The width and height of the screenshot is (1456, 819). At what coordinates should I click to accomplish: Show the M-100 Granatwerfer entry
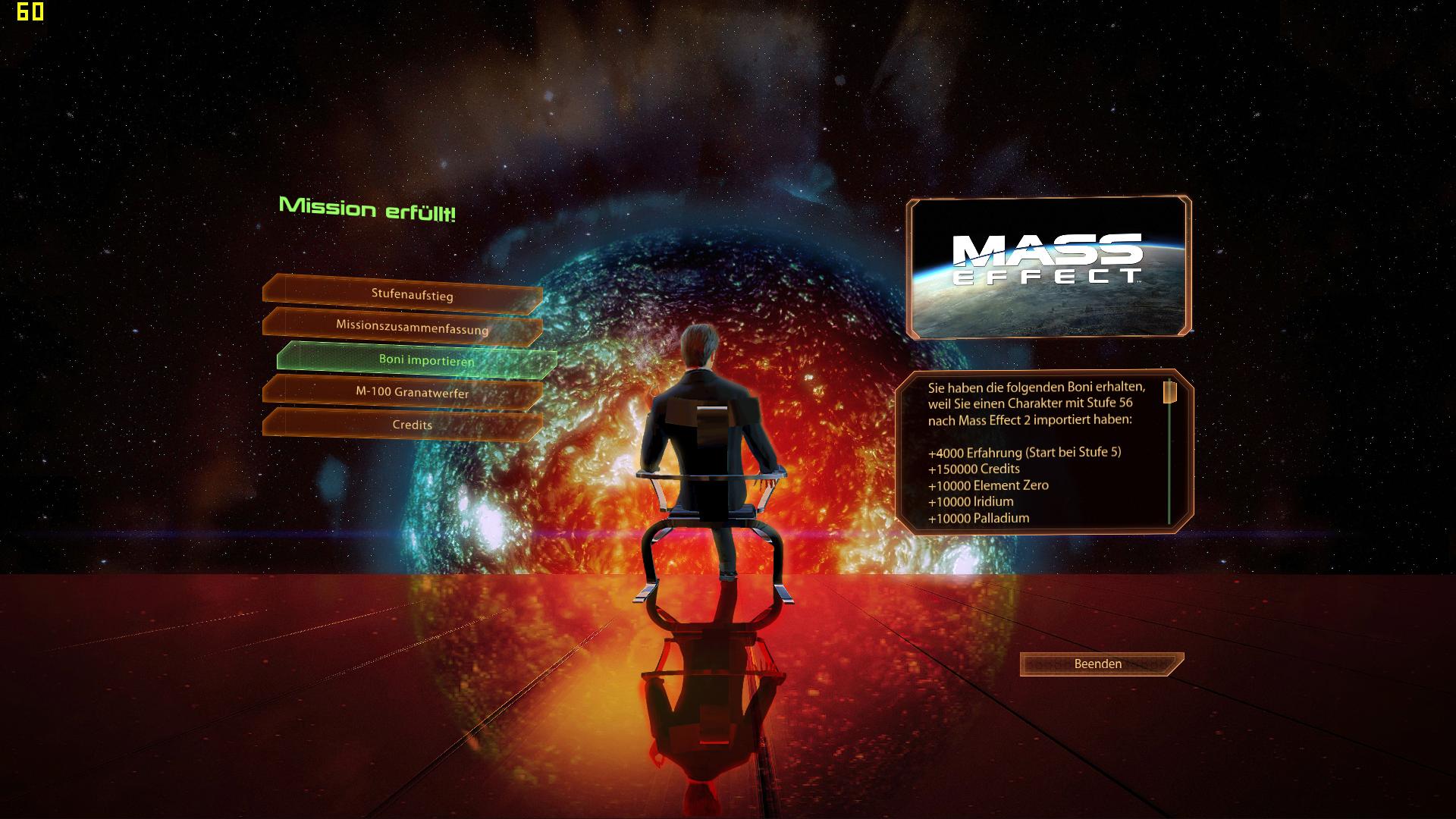click(412, 393)
